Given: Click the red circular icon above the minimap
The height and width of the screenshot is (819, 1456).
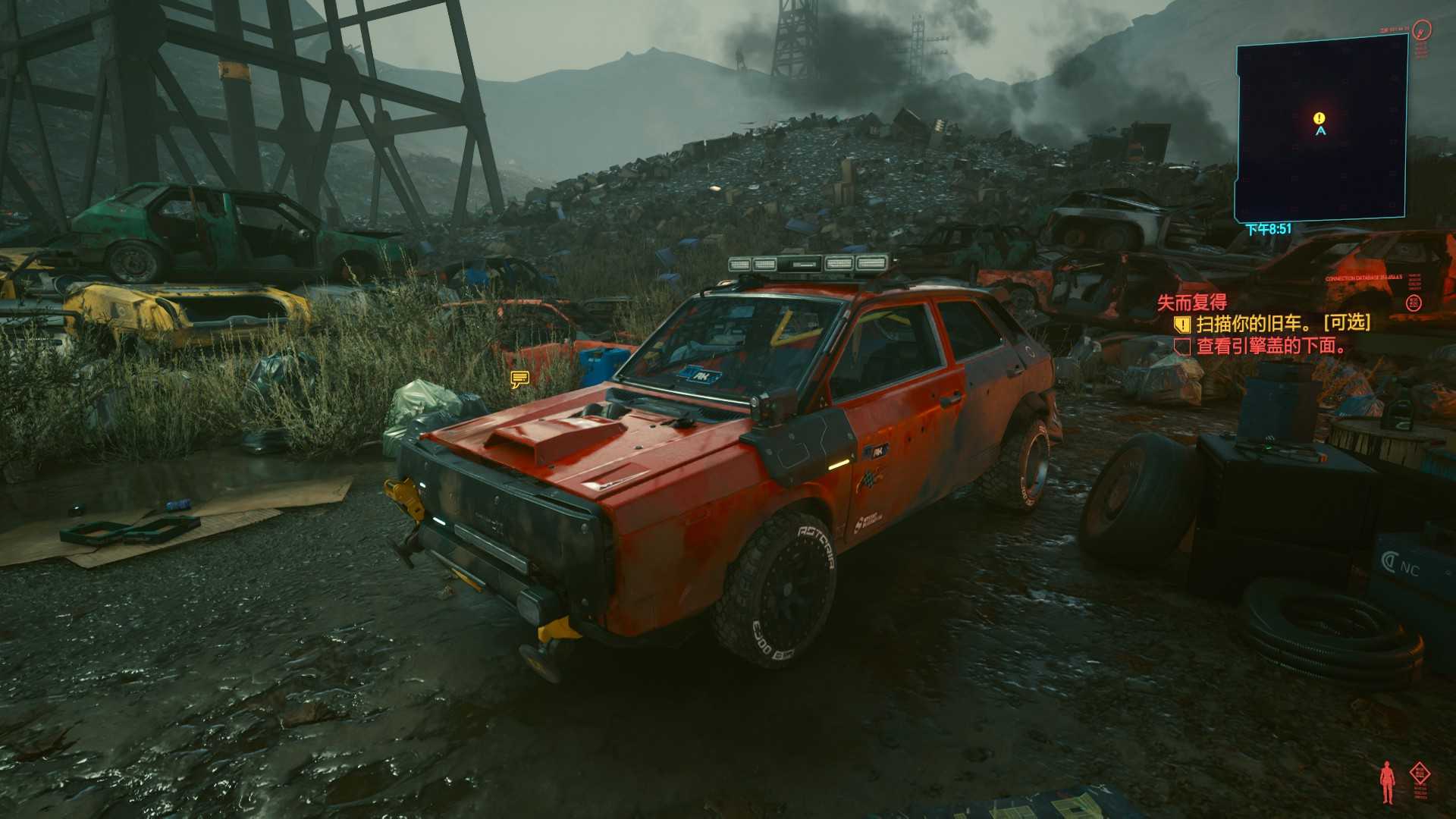Looking at the screenshot, I should [x=1423, y=30].
